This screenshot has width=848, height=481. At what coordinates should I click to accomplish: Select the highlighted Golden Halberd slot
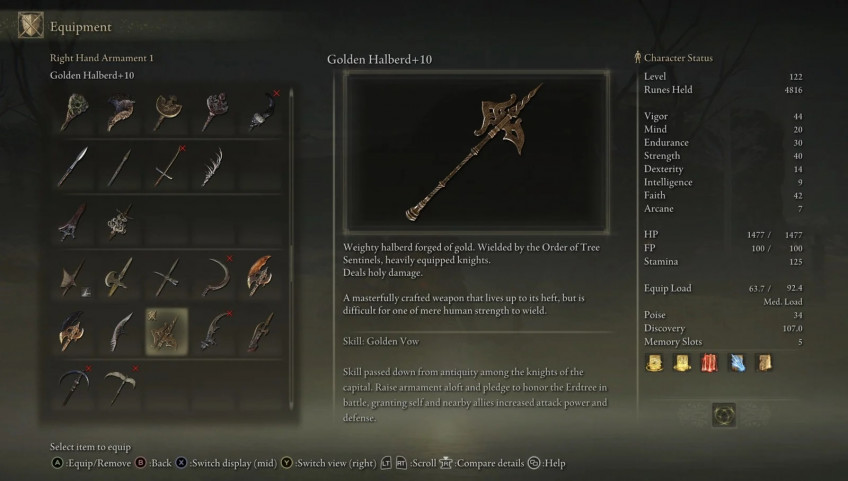point(166,331)
